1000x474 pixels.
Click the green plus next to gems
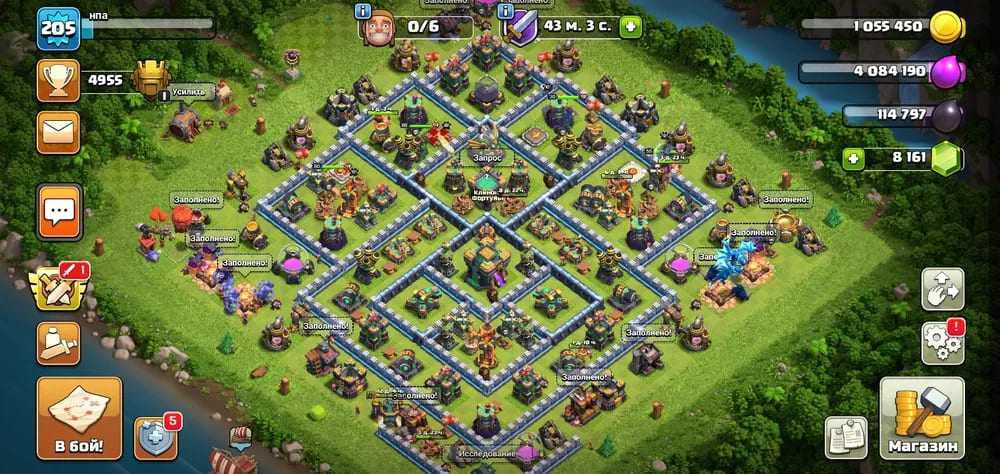point(853,157)
